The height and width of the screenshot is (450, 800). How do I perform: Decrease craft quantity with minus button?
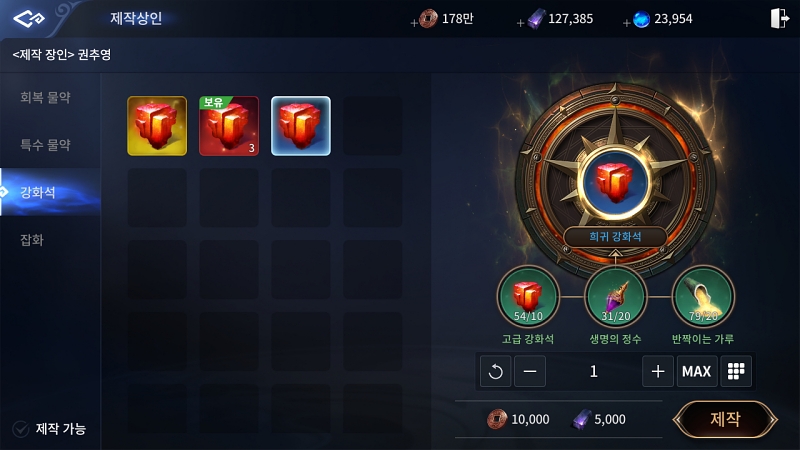(x=530, y=371)
